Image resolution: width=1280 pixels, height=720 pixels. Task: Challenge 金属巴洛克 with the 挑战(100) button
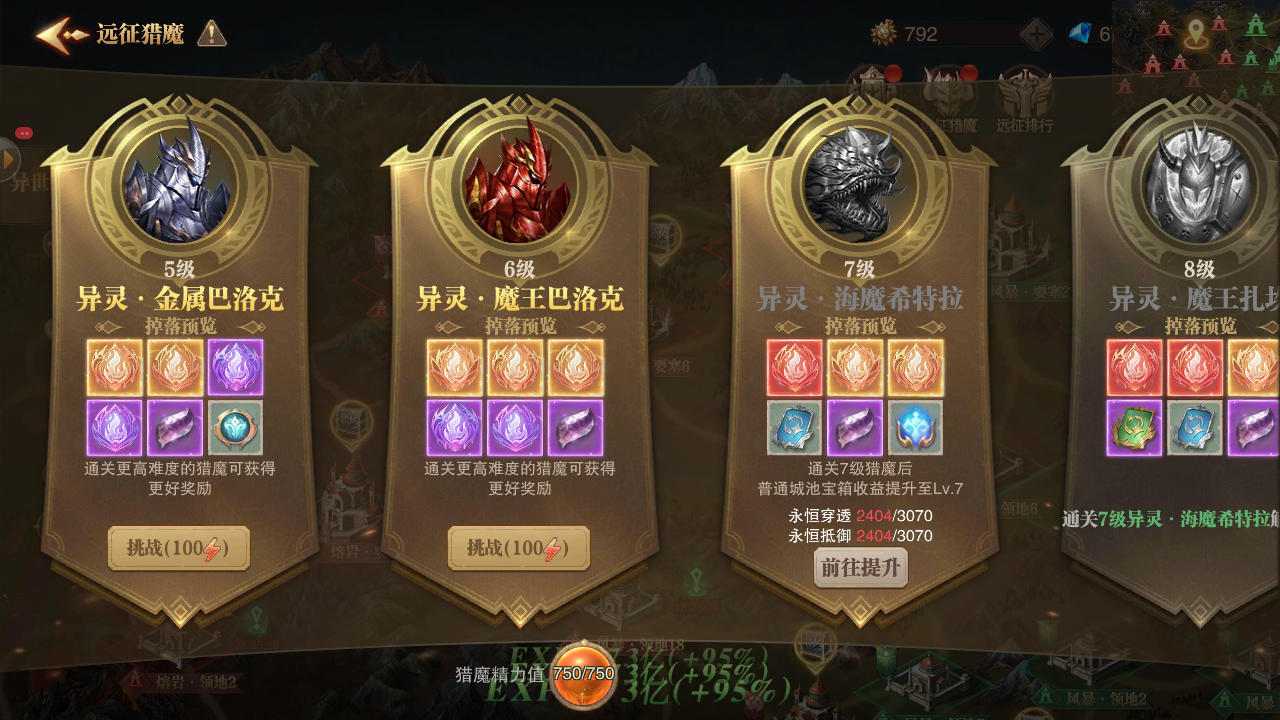pyautogui.click(x=178, y=549)
